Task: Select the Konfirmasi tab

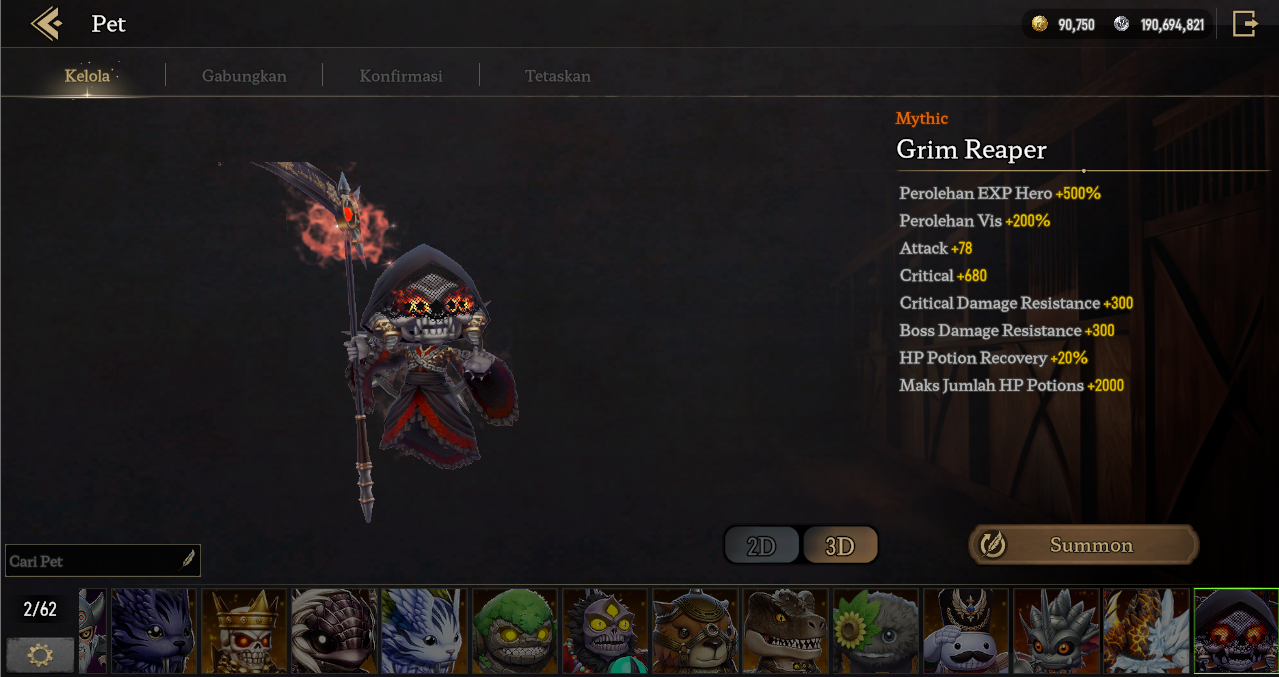Action: point(401,76)
